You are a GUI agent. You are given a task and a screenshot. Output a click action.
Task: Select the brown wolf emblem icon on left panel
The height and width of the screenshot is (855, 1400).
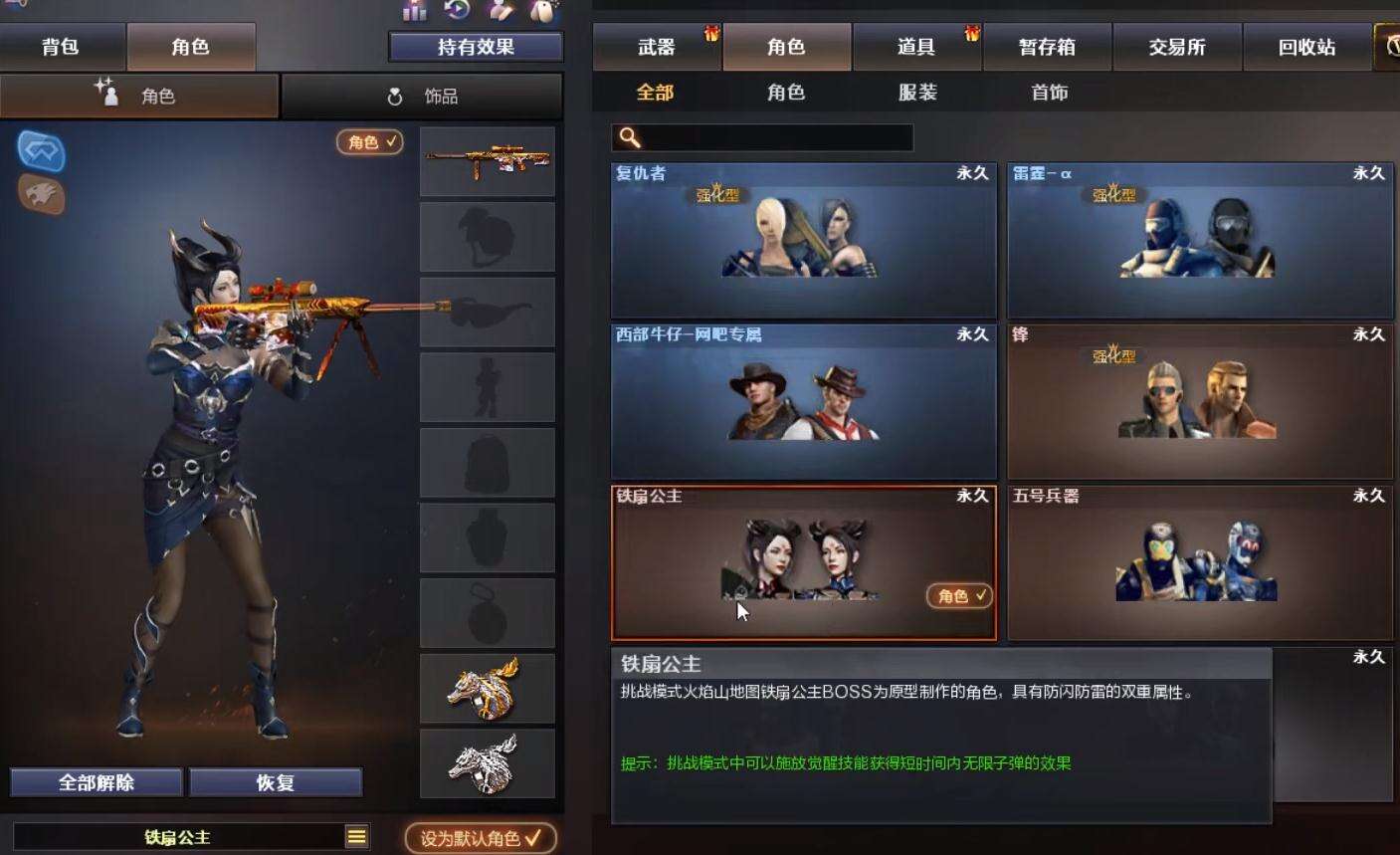click(39, 198)
